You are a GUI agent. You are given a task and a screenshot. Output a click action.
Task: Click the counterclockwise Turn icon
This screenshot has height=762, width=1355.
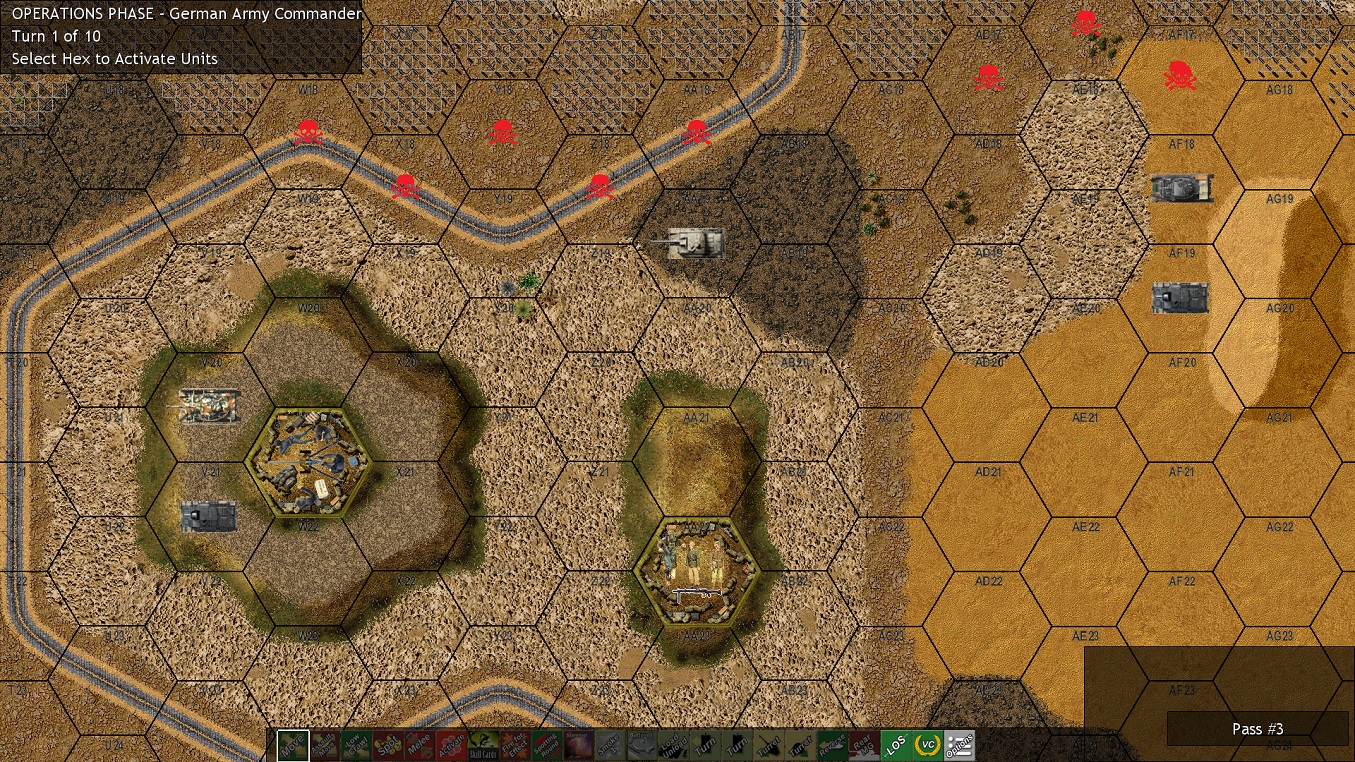703,745
